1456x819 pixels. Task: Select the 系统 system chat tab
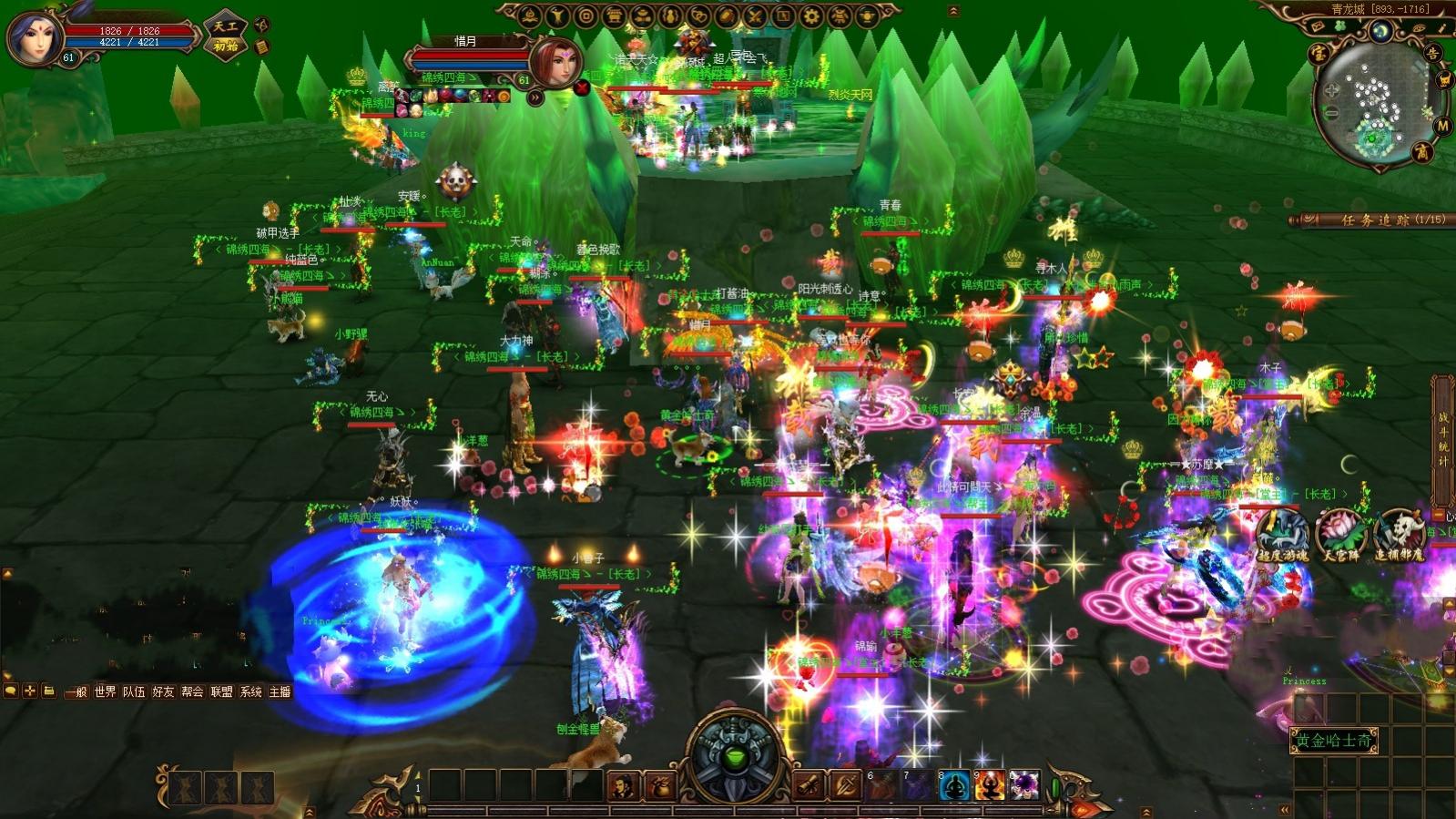[250, 692]
